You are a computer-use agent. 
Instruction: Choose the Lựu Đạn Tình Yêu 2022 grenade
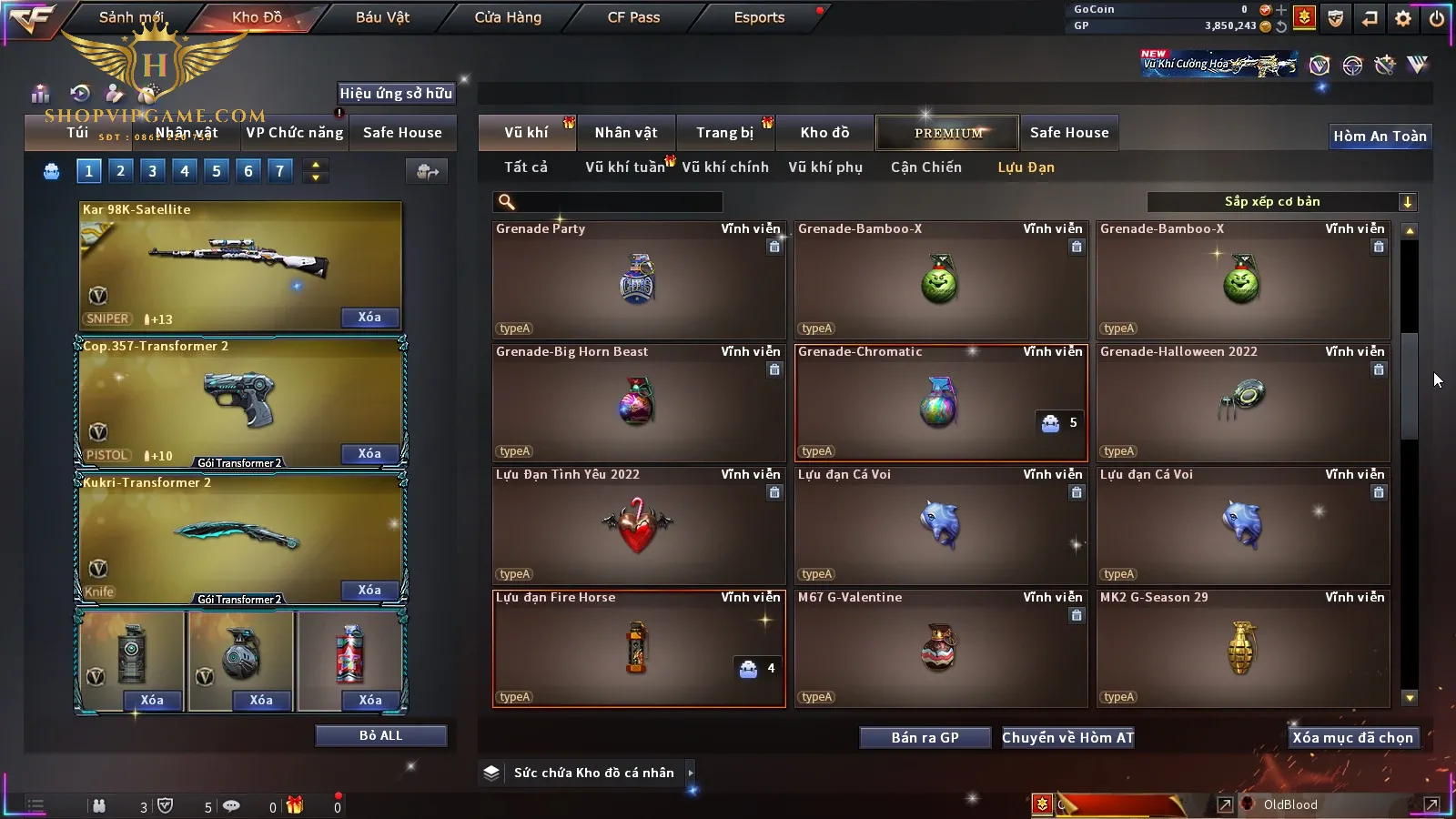click(x=638, y=525)
